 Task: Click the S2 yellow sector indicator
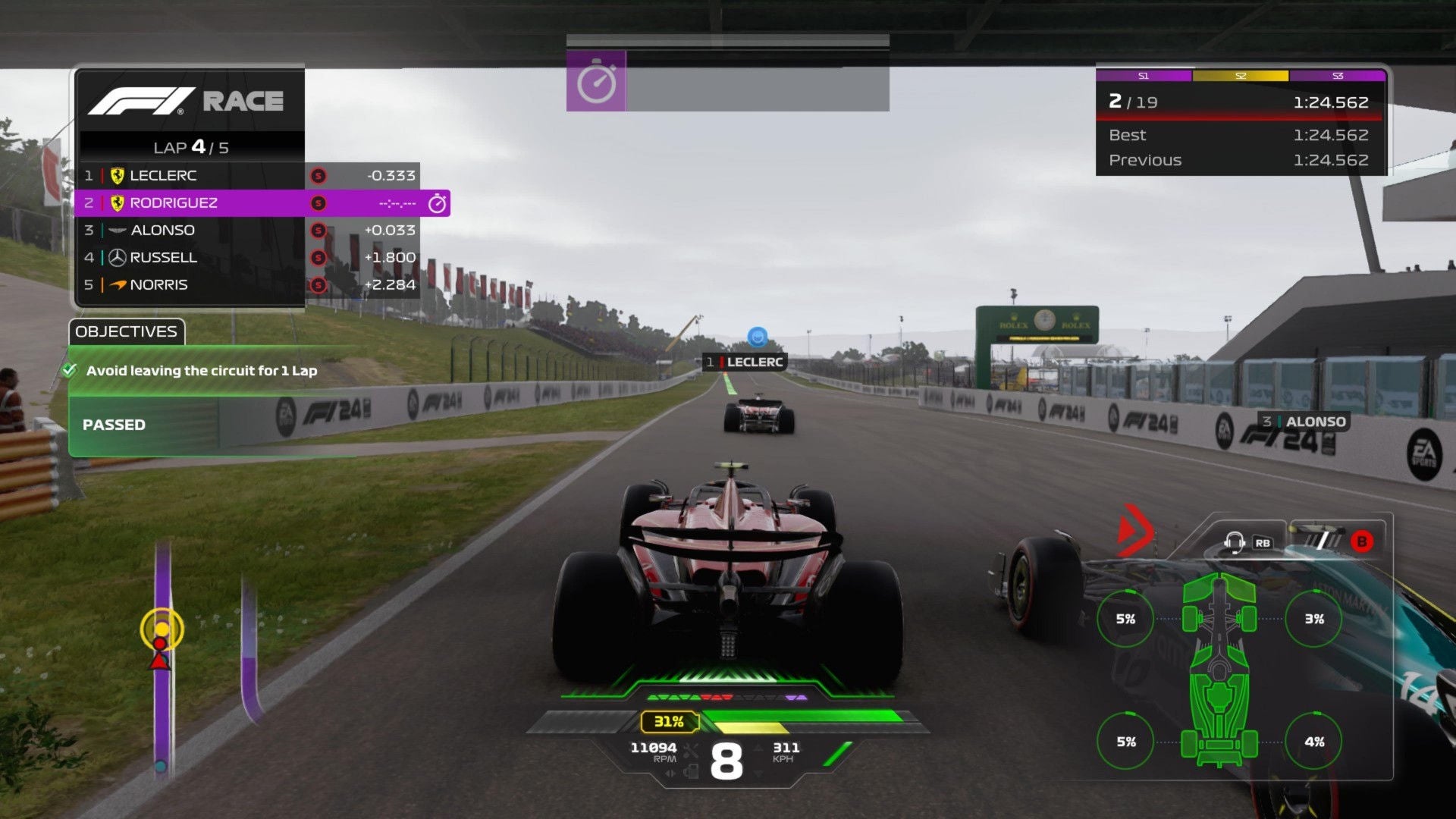(1241, 76)
